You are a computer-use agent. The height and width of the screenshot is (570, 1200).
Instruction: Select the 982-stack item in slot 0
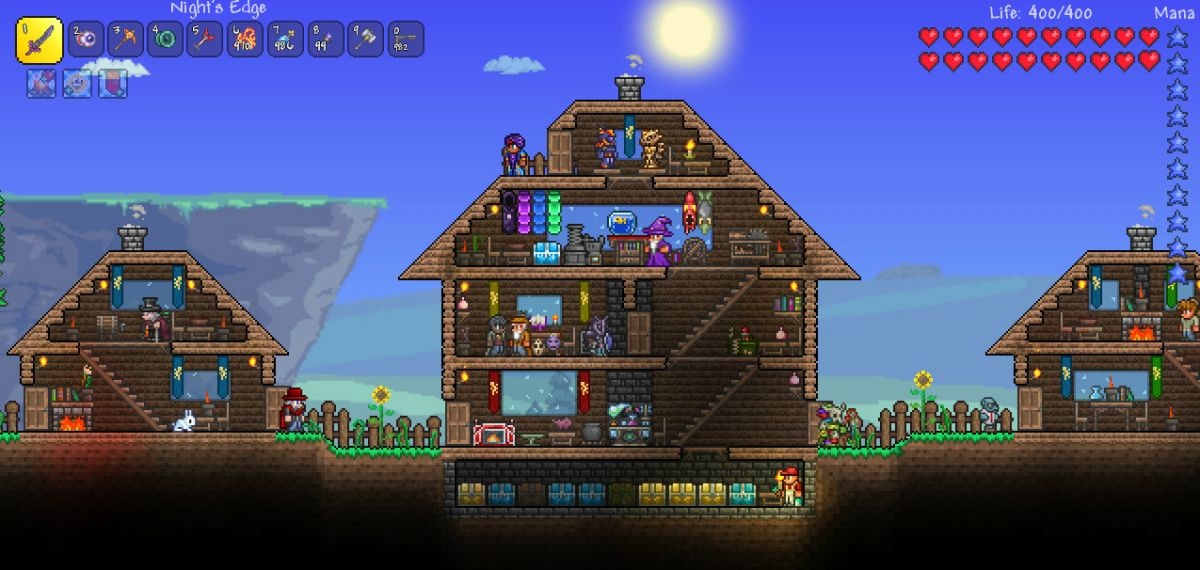tap(405, 39)
